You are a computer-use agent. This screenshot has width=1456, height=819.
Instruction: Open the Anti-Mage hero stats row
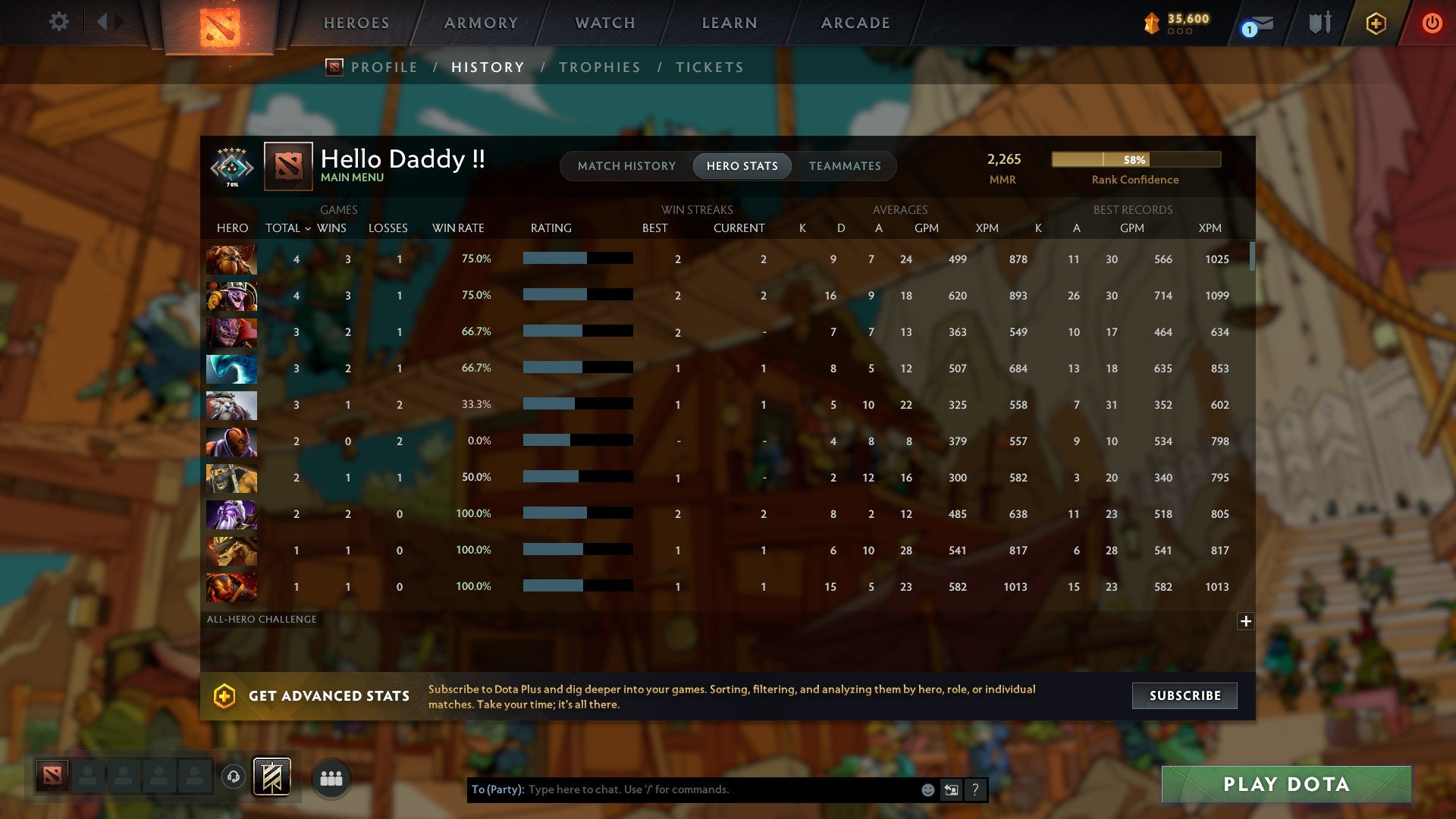tap(231, 441)
